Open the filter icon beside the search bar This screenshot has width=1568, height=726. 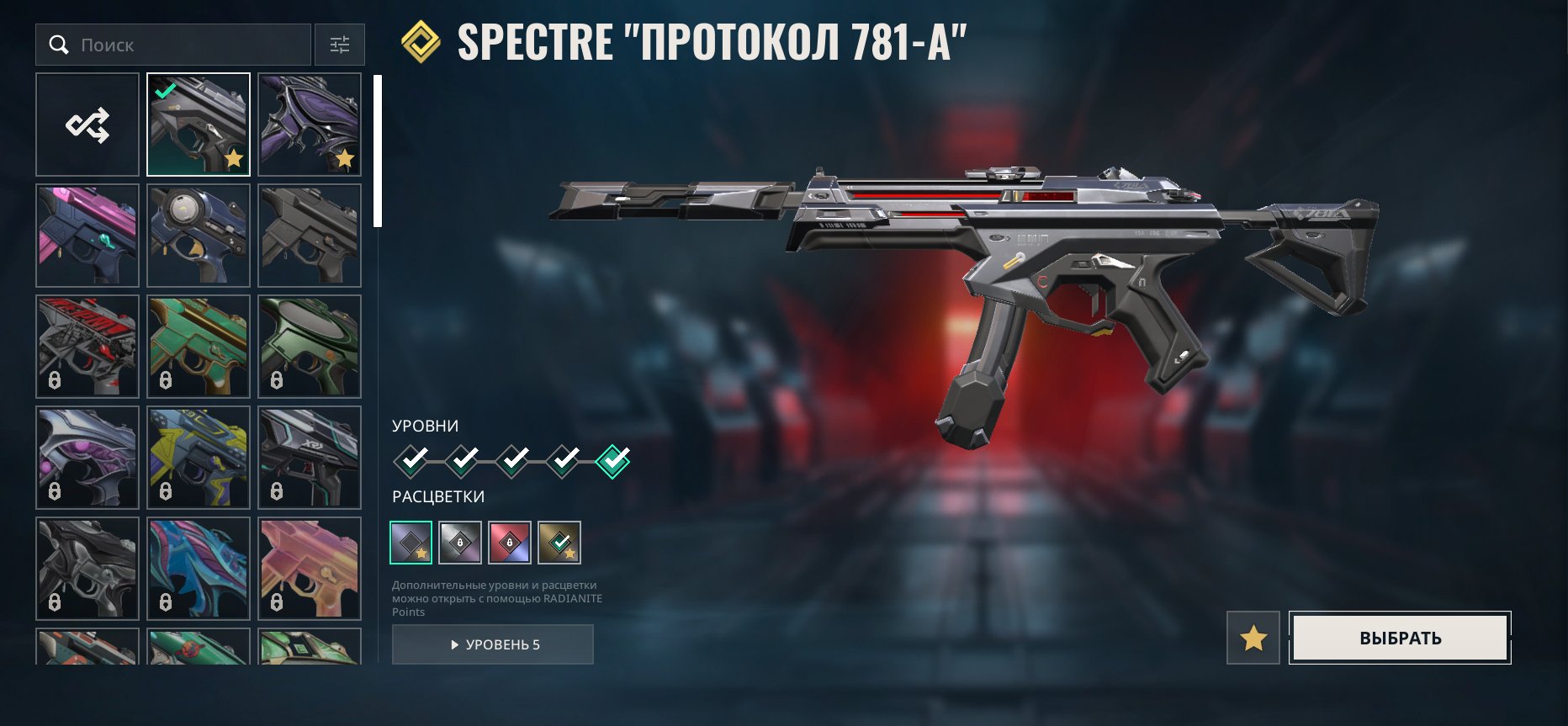tap(340, 45)
